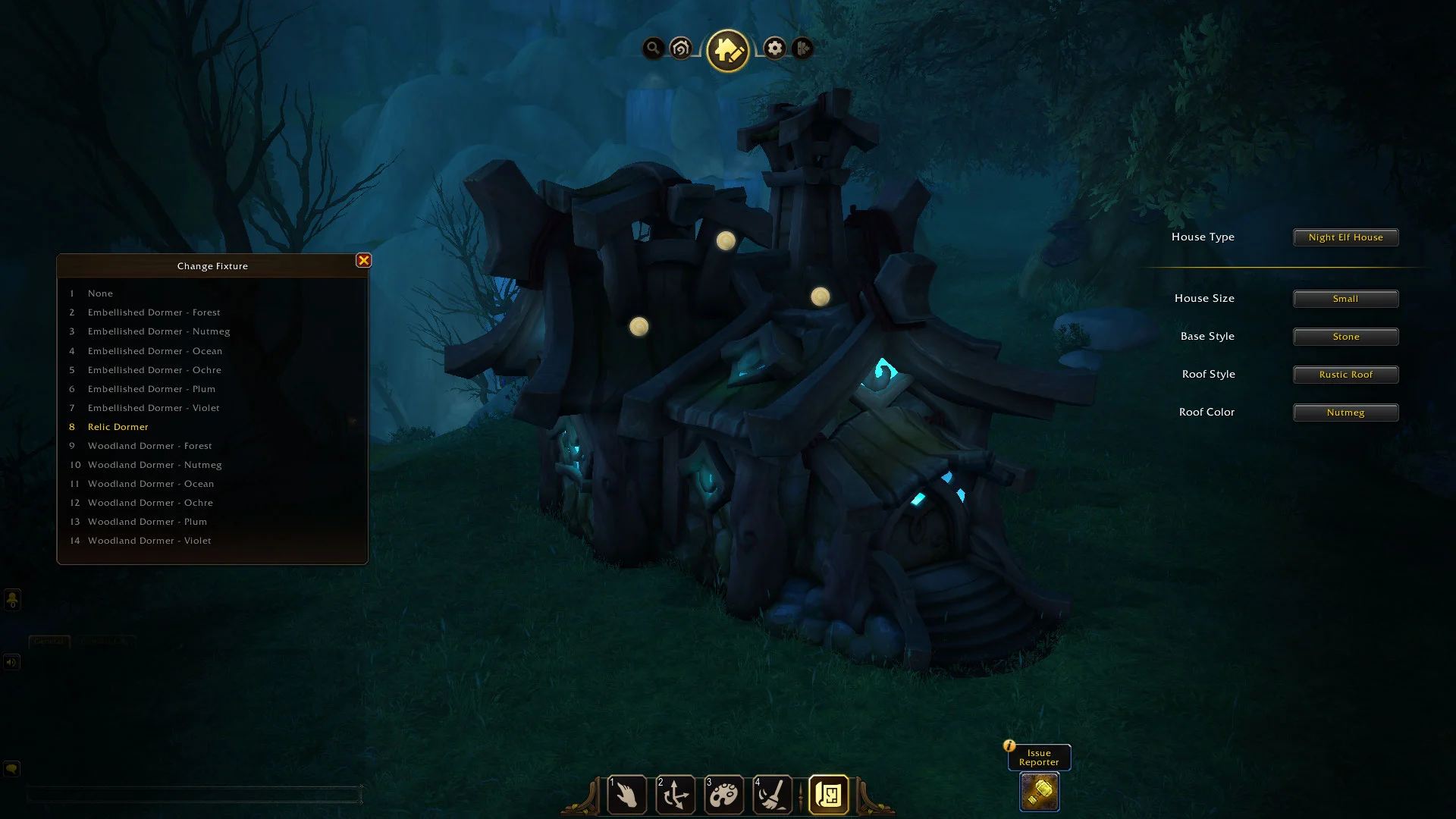Screen dimensions: 1456x819
Task: Pick Embellished Dormer - Ocean
Action: coord(155,351)
